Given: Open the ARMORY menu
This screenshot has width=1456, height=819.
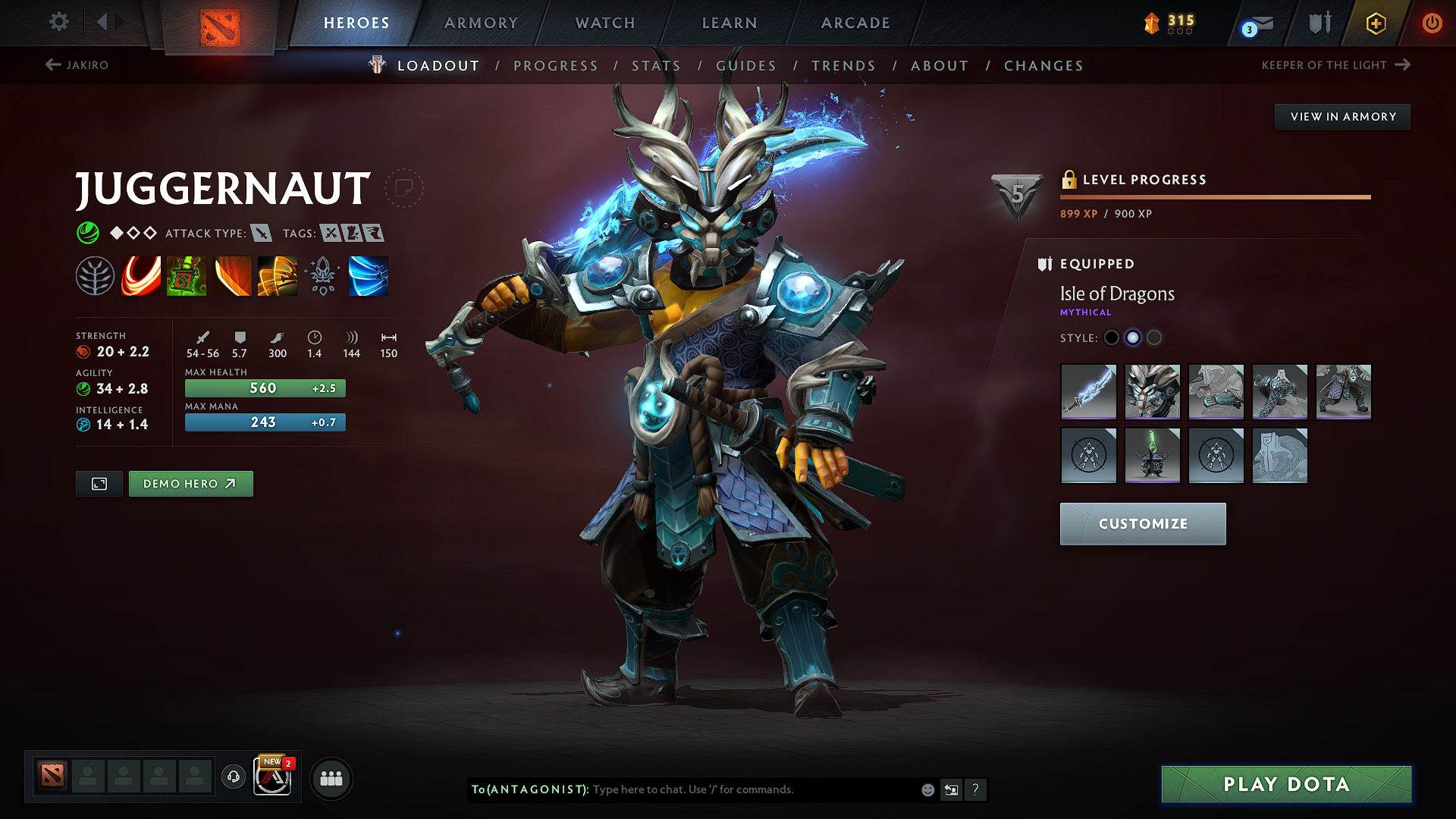Looking at the screenshot, I should pos(481,23).
